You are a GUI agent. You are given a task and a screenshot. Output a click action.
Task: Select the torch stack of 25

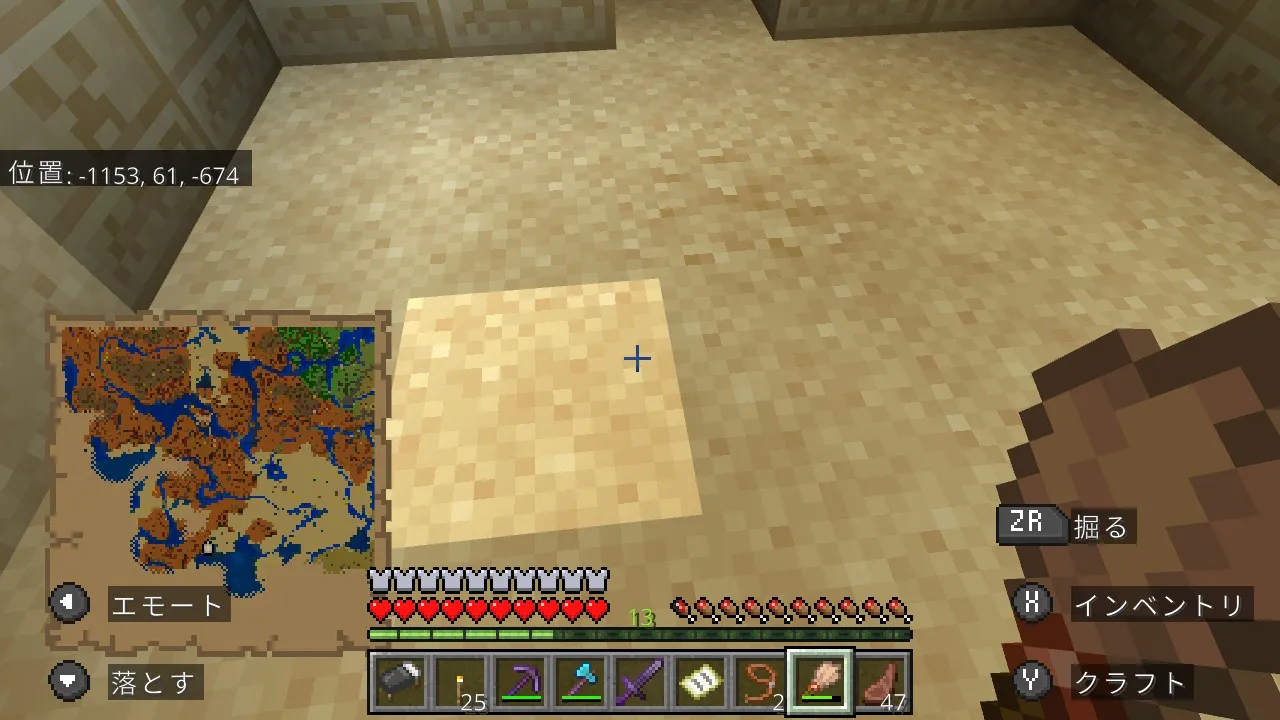pos(460,682)
